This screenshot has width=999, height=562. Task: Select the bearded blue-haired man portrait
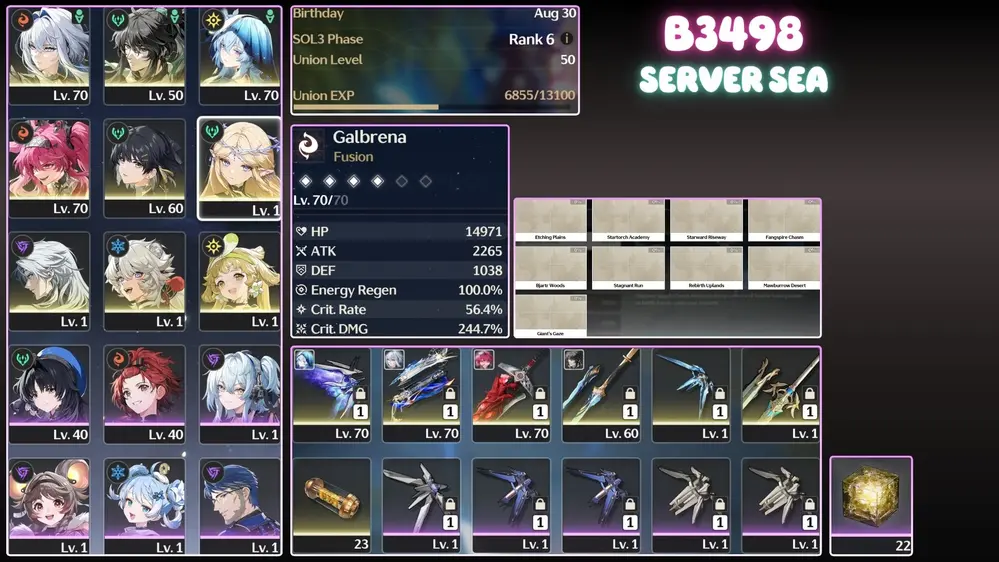click(x=239, y=506)
